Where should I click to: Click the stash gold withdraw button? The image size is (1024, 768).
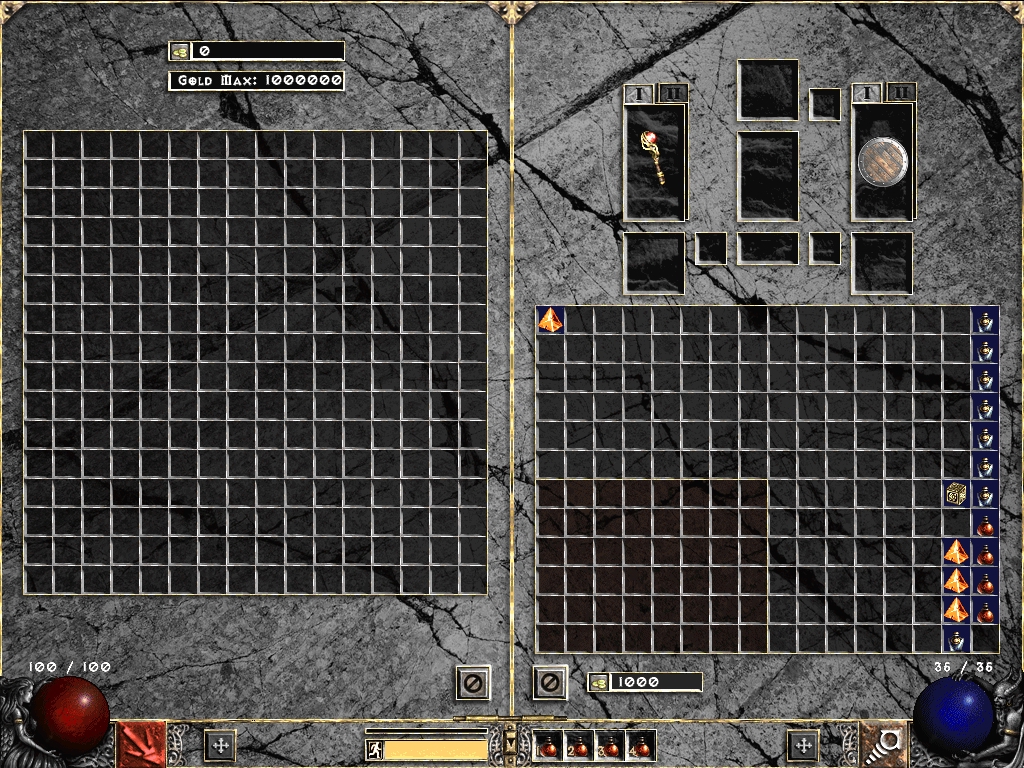click(x=180, y=50)
